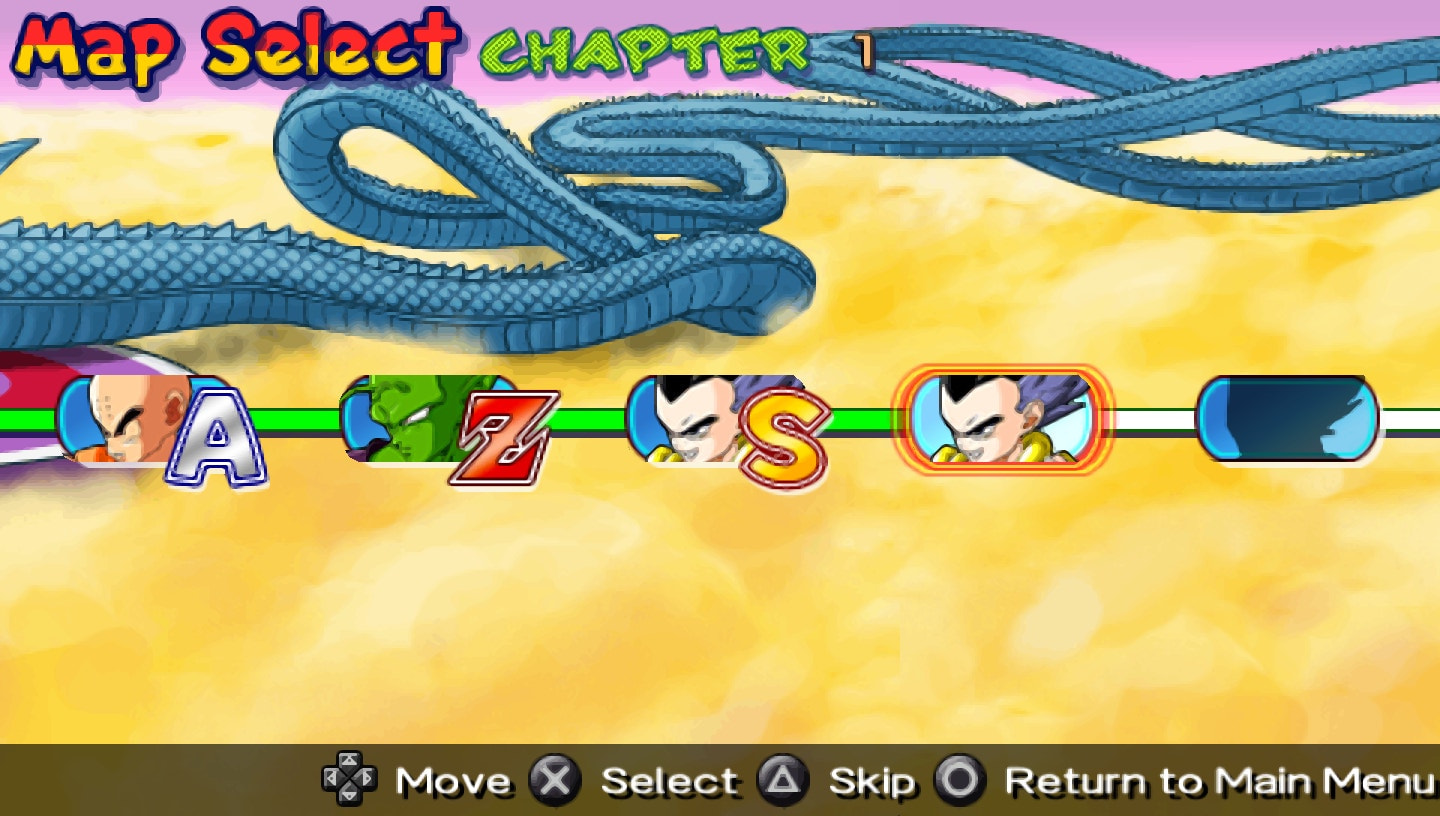This screenshot has width=1440, height=816.
Task: Select the highlighted orange-bordered Gotenks stage
Action: pyautogui.click(x=1002, y=420)
